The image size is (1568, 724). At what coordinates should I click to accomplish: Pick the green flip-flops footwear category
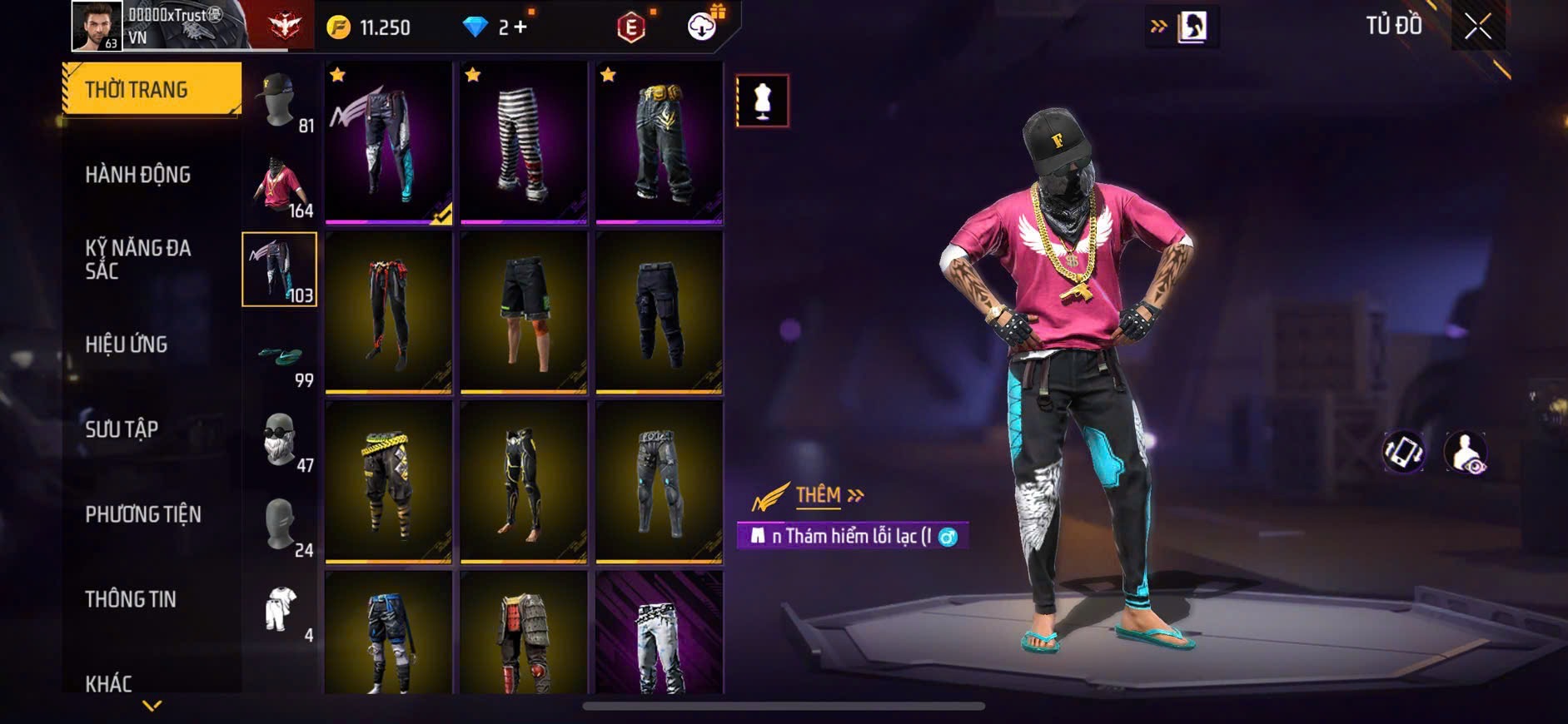280,358
